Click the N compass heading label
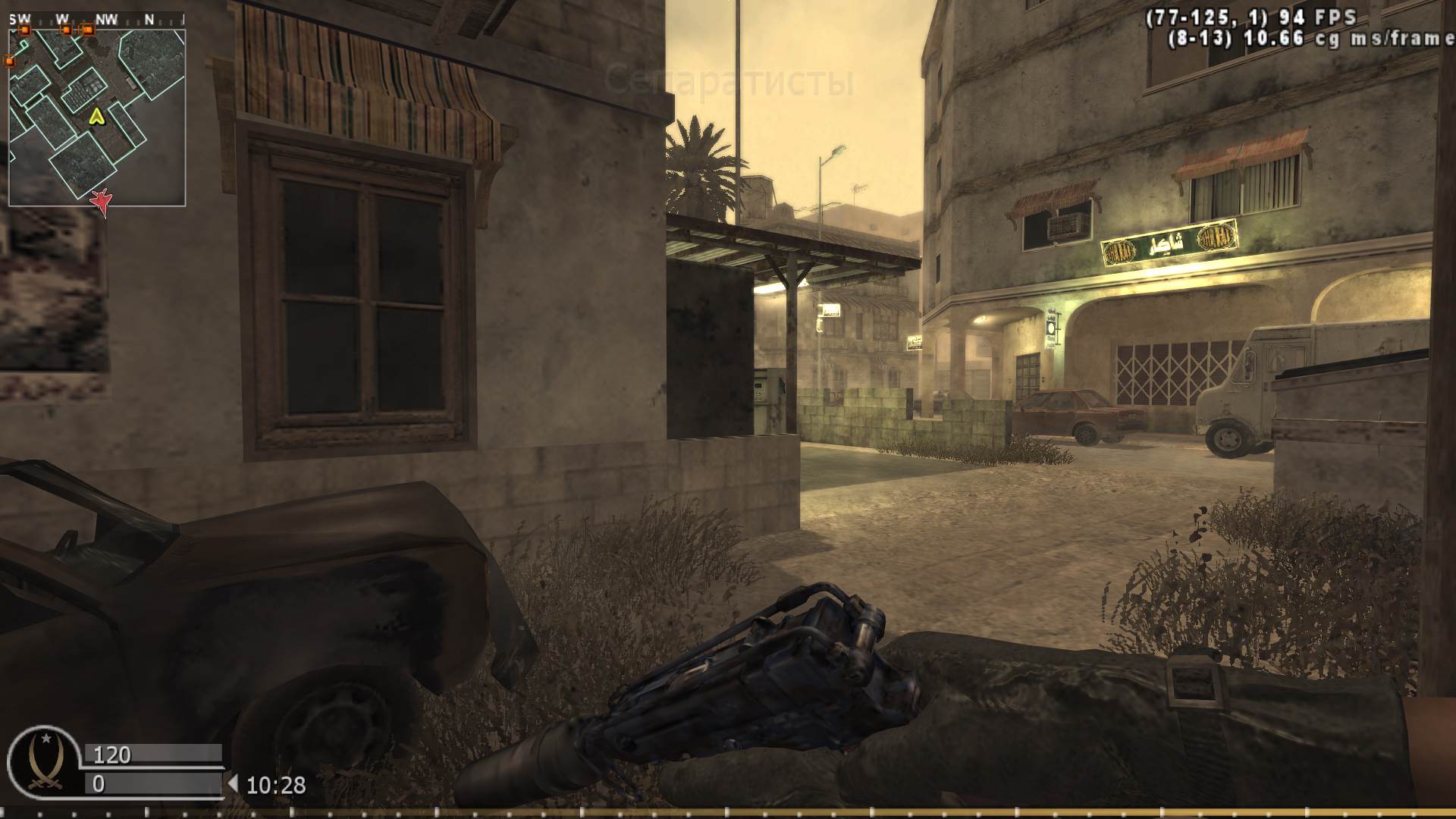The image size is (1456, 819). [151, 17]
